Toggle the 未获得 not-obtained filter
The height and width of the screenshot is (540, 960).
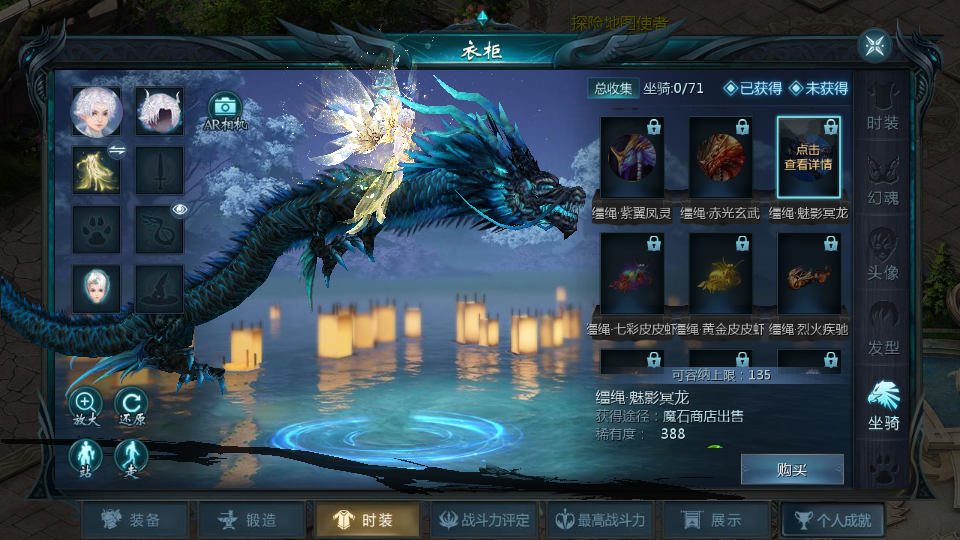[x=818, y=88]
